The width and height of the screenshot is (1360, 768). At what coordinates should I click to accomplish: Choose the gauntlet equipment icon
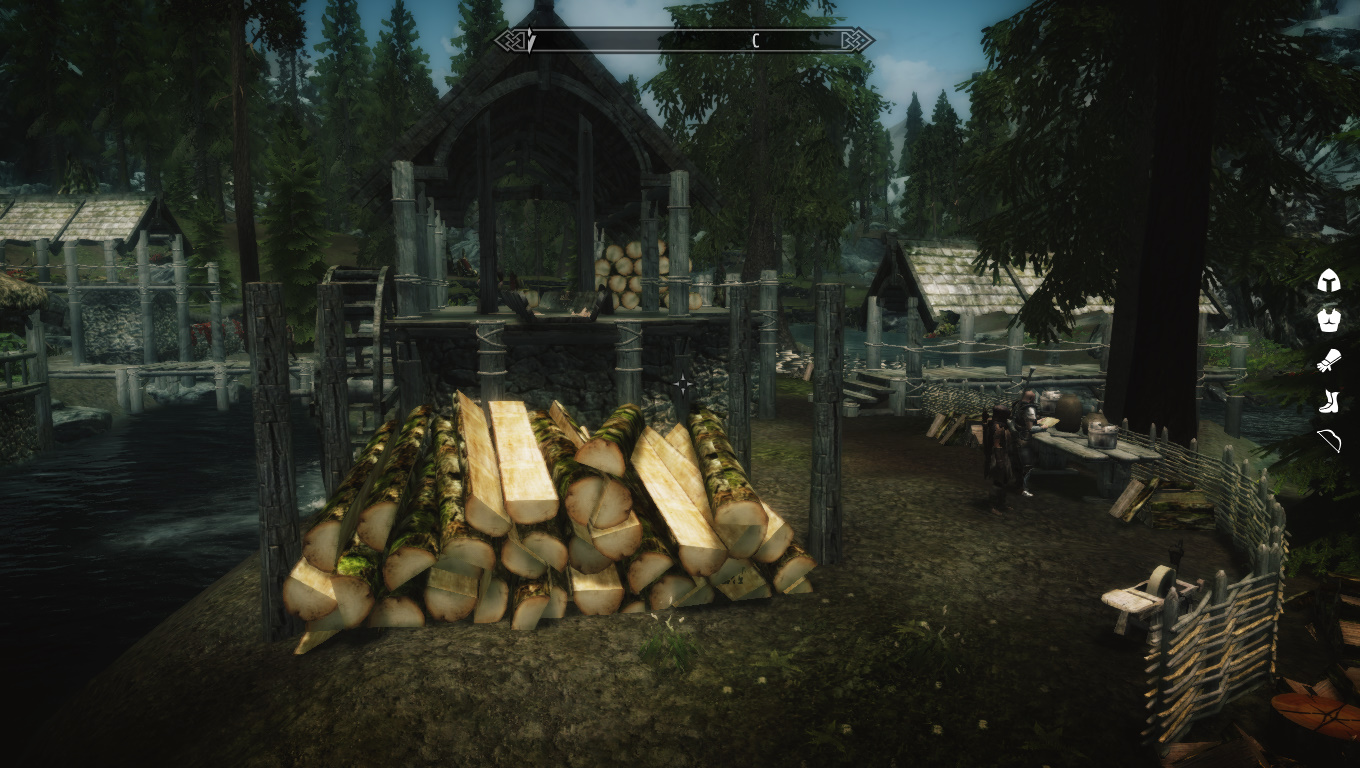pyautogui.click(x=1328, y=361)
